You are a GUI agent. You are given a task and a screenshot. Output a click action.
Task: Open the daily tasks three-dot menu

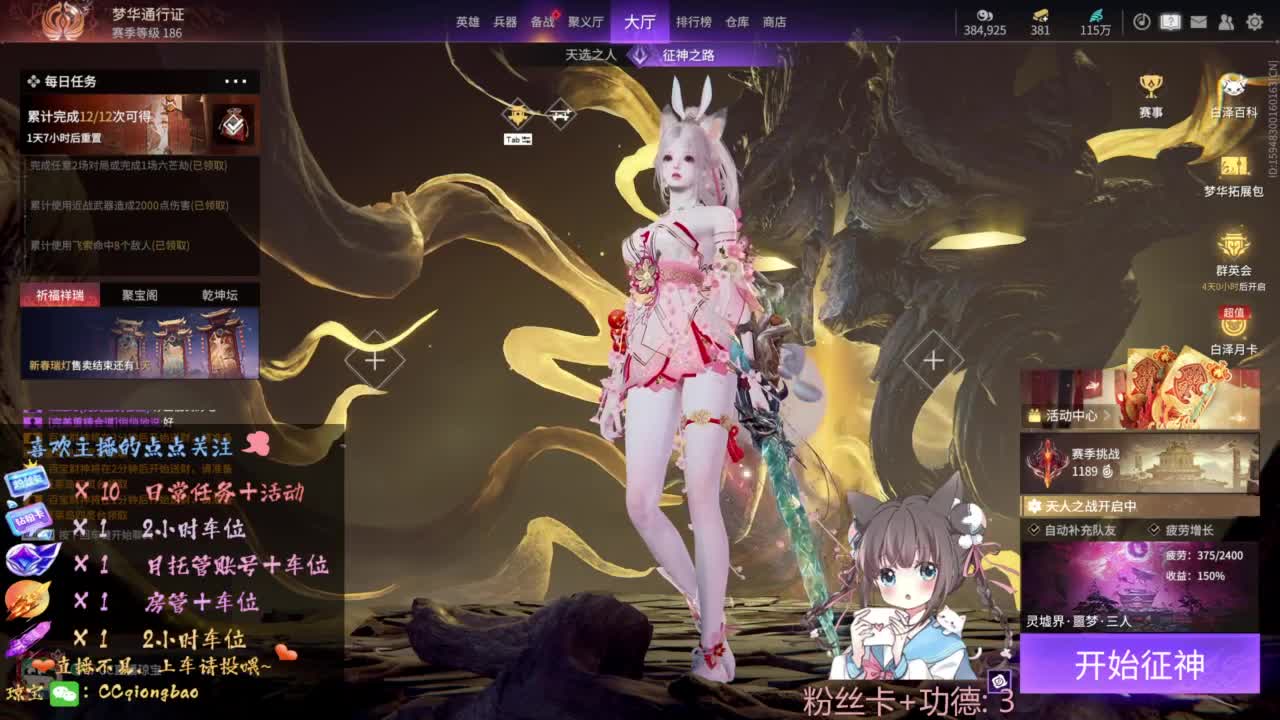click(x=237, y=80)
